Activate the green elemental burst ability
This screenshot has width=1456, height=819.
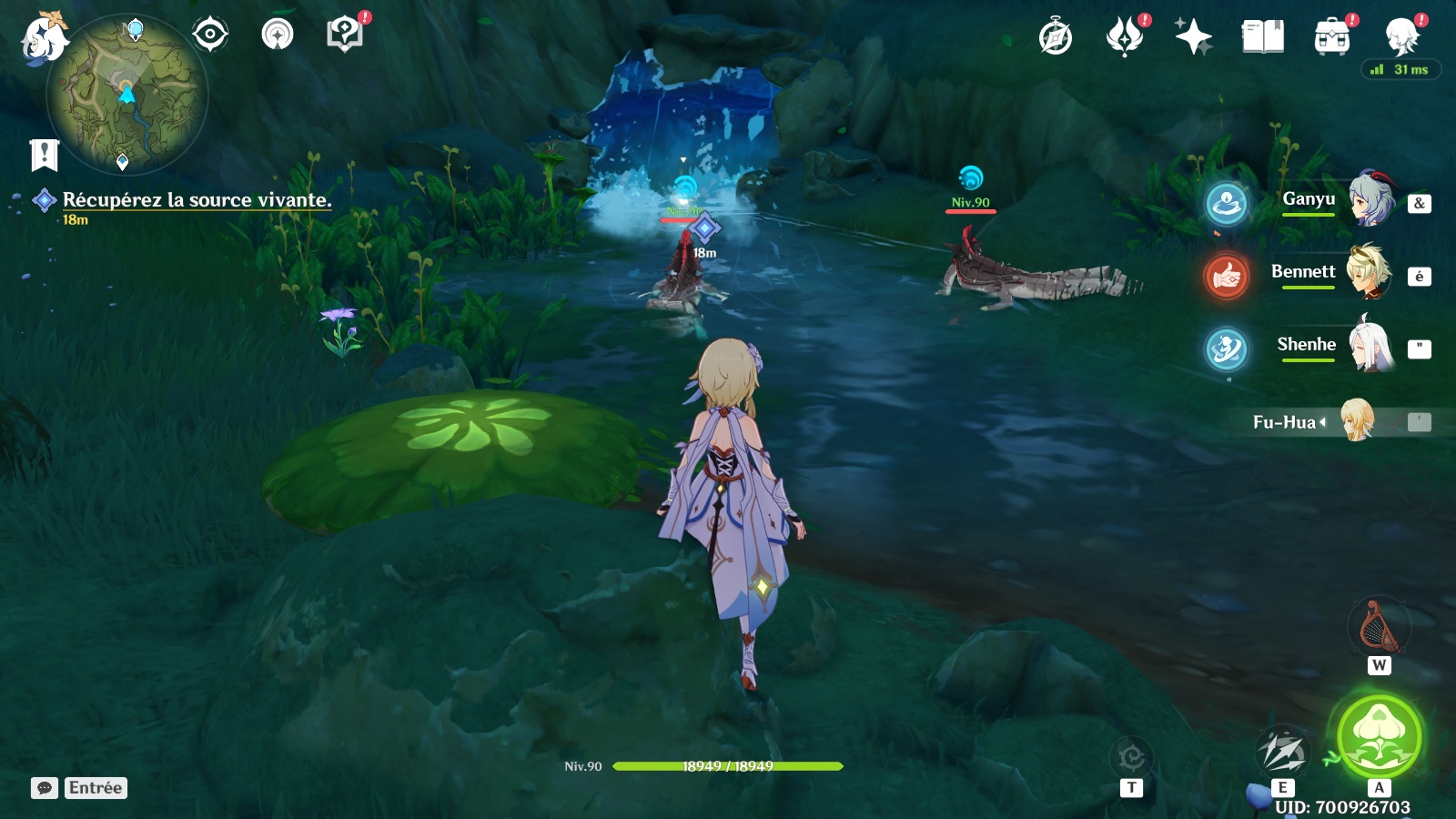click(1380, 737)
